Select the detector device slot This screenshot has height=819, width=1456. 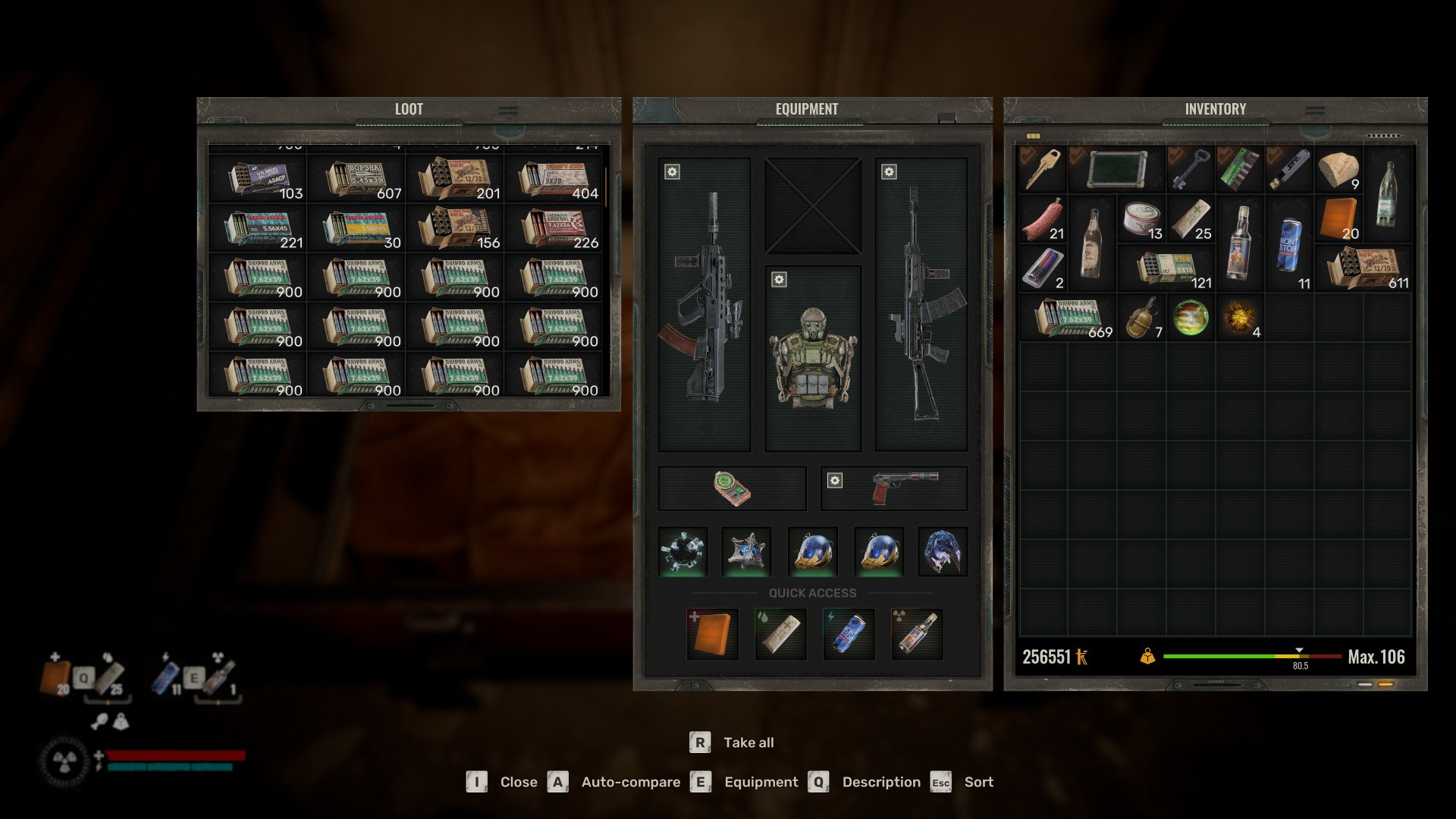pos(732,488)
